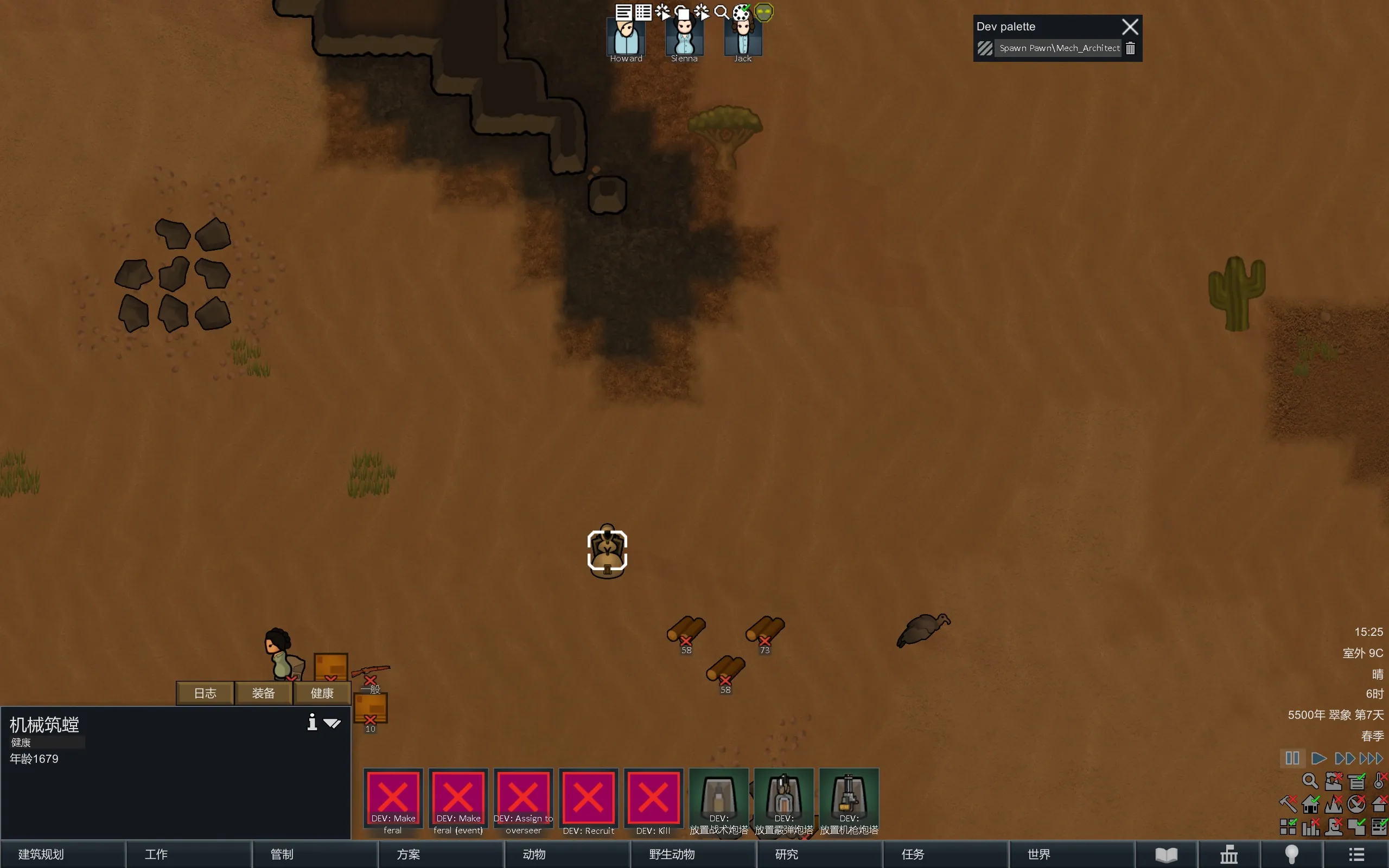The width and height of the screenshot is (1389, 868).
Task: Select Spawn Pawn Mech_Architect palette entry
Action: (1059, 48)
